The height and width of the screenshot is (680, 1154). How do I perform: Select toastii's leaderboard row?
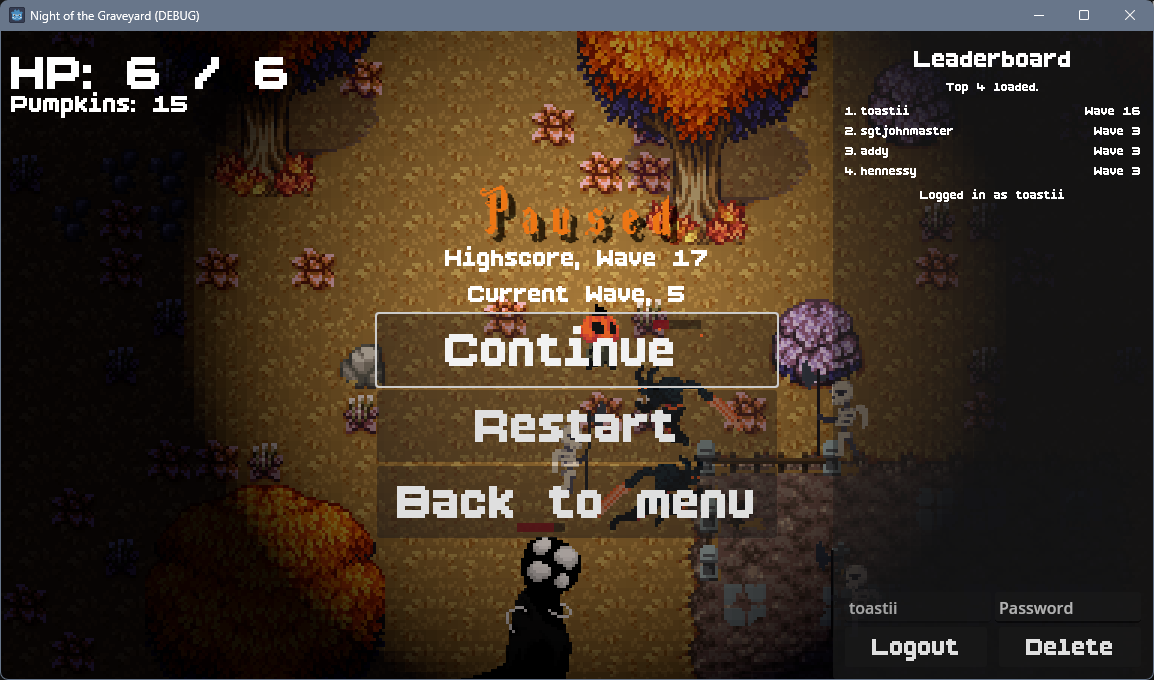(x=991, y=111)
